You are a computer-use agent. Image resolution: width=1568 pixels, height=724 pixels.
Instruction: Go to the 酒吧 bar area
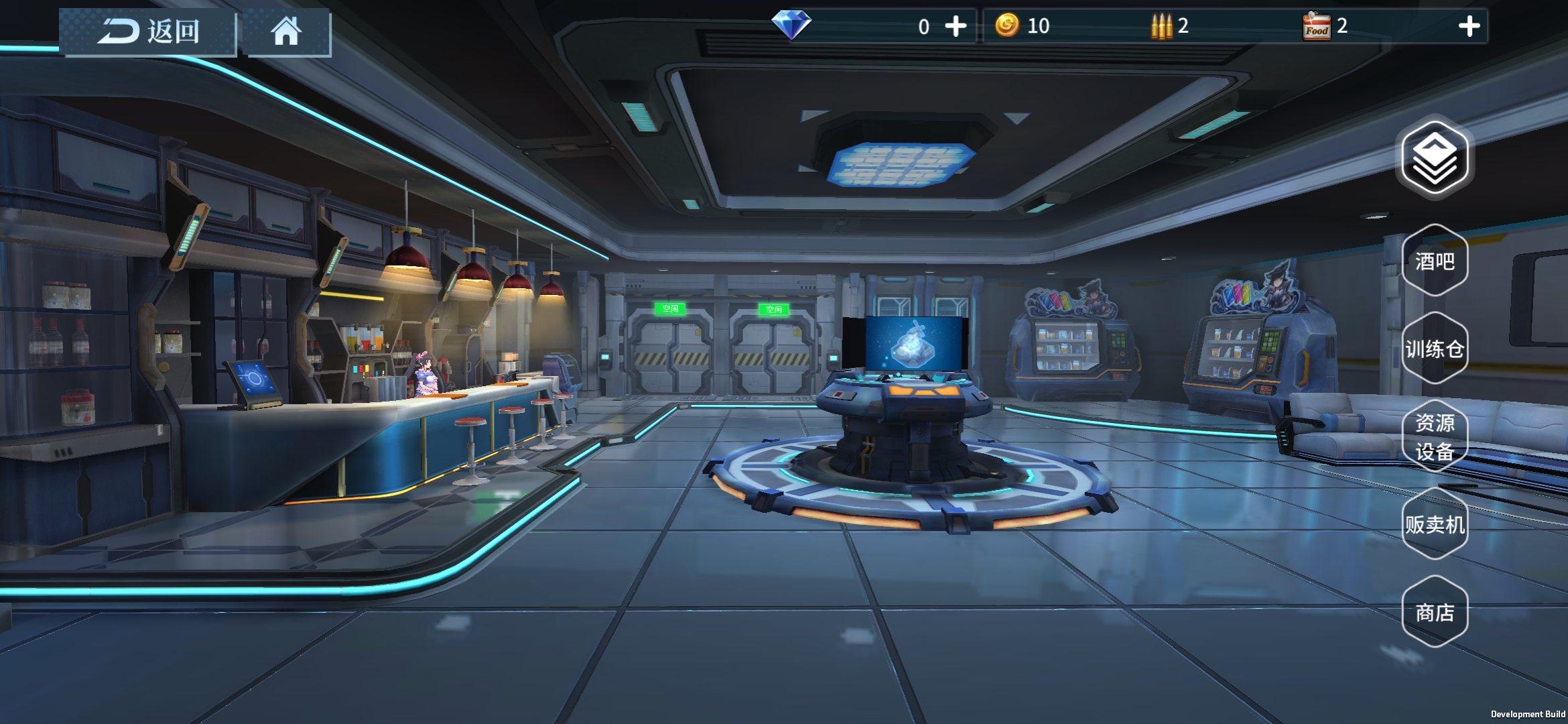pyautogui.click(x=1435, y=261)
